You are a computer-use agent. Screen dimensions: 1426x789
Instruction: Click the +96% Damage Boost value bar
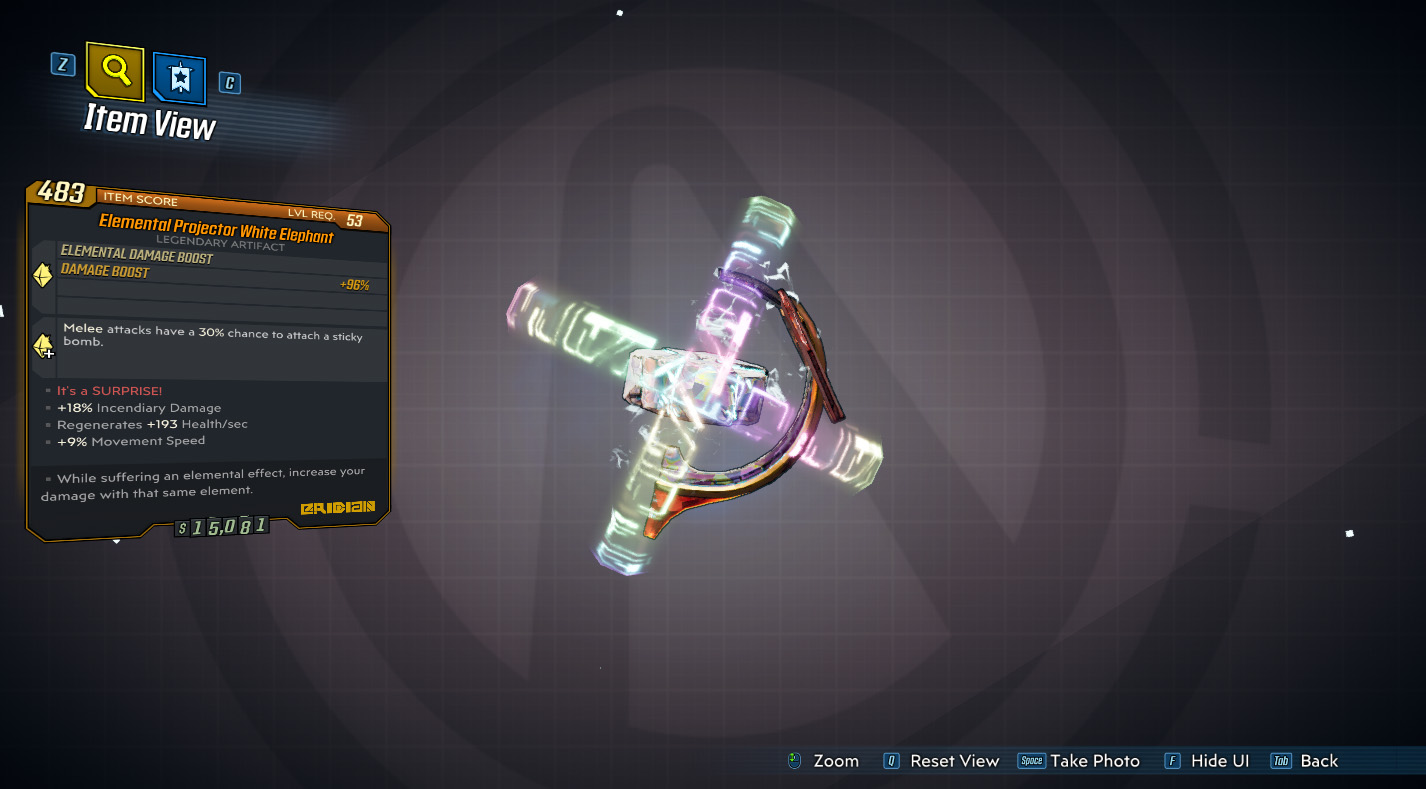pyautogui.click(x=356, y=285)
